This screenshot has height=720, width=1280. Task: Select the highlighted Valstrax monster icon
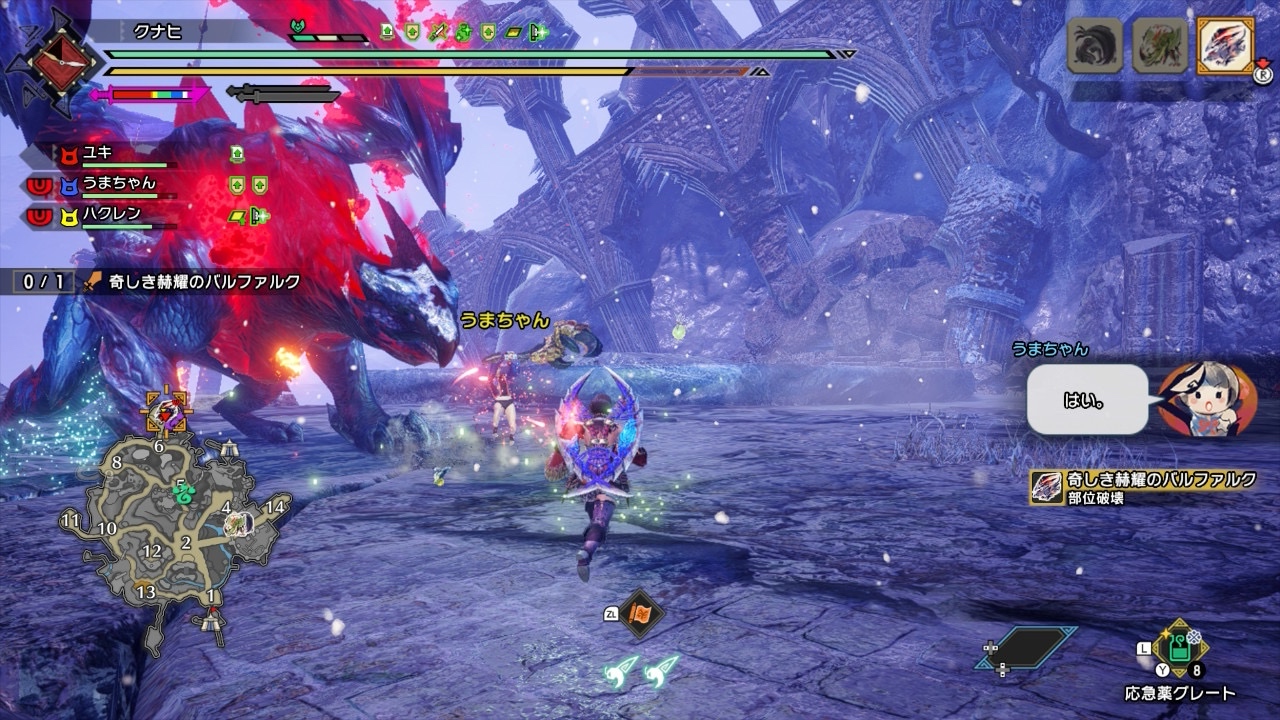(1225, 46)
